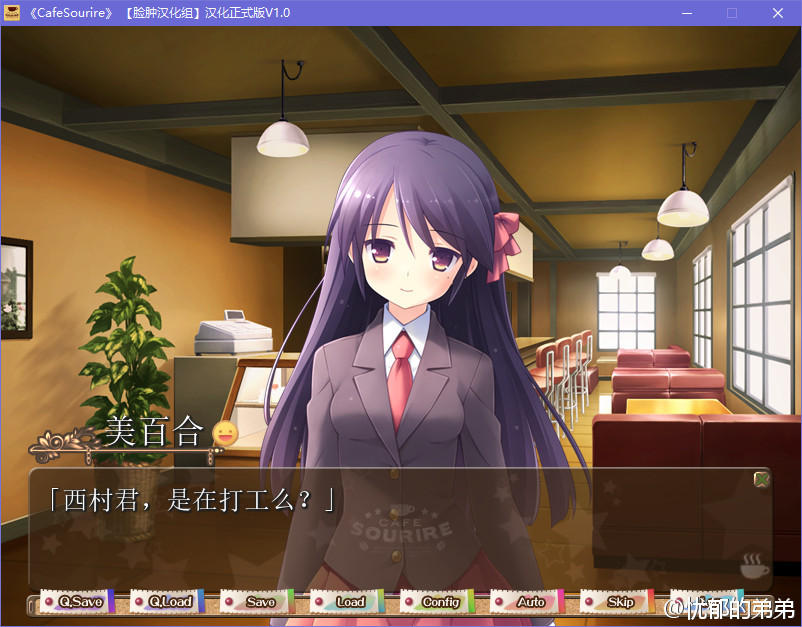Open the Save menu
This screenshot has width=802, height=627.
[x=255, y=602]
